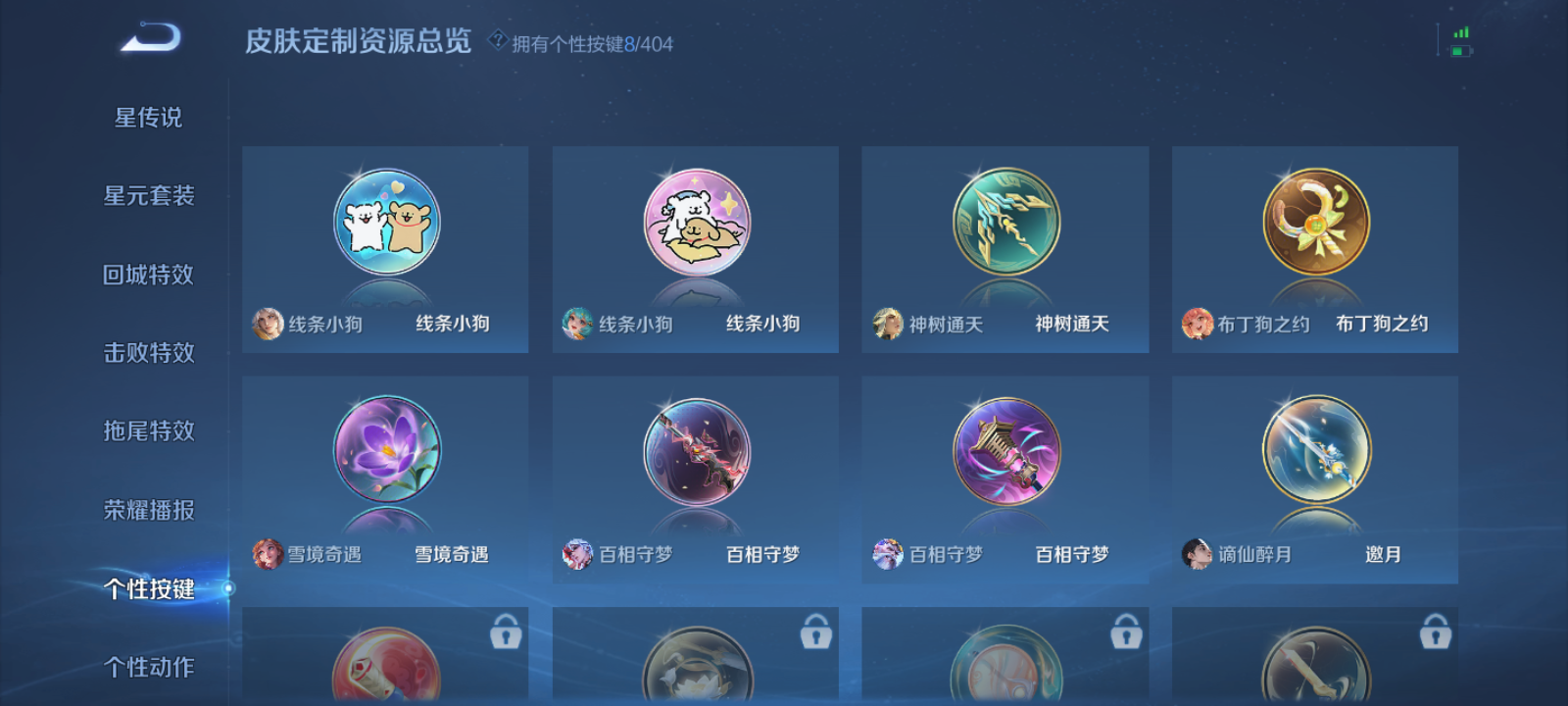
Task: Select the pink 线条小狗 badge icon
Action: point(695,223)
